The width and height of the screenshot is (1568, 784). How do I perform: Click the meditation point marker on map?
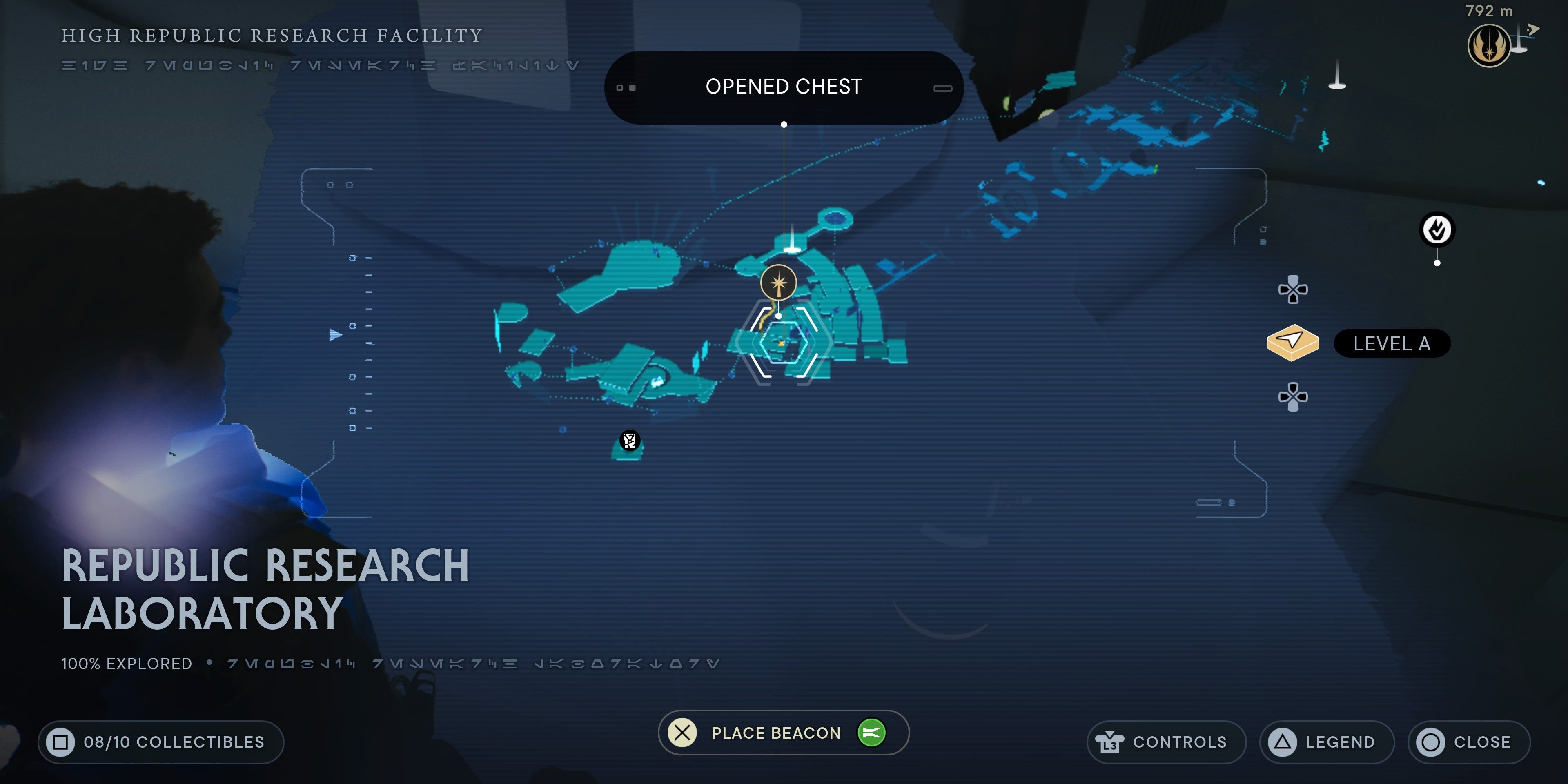tap(778, 283)
